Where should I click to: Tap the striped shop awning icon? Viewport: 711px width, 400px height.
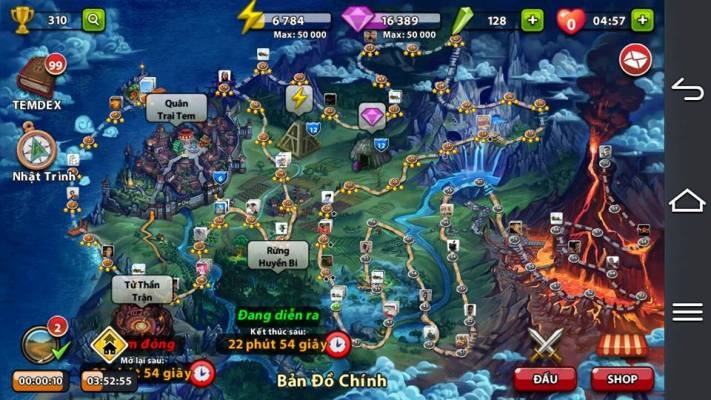click(x=622, y=345)
